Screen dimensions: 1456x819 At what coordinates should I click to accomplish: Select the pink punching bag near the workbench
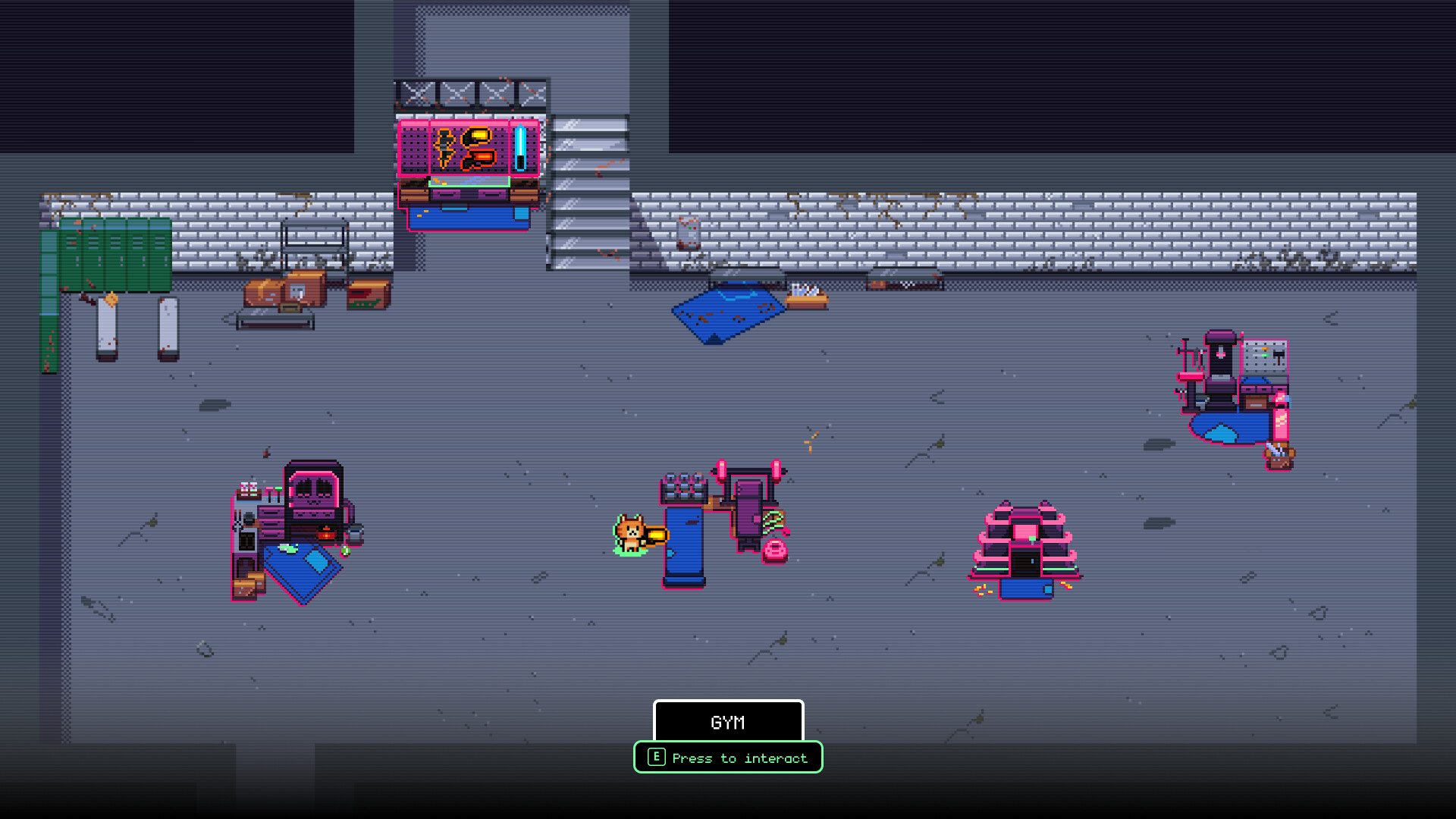(x=1280, y=422)
